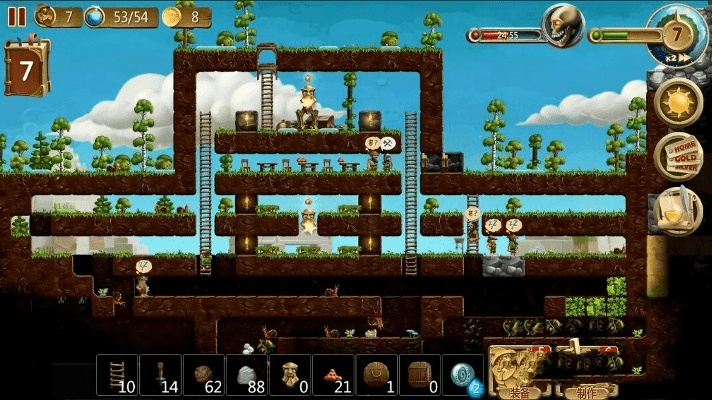The image size is (712, 400).
Task: Select the round wooden hatch slot
Action: (x=376, y=375)
